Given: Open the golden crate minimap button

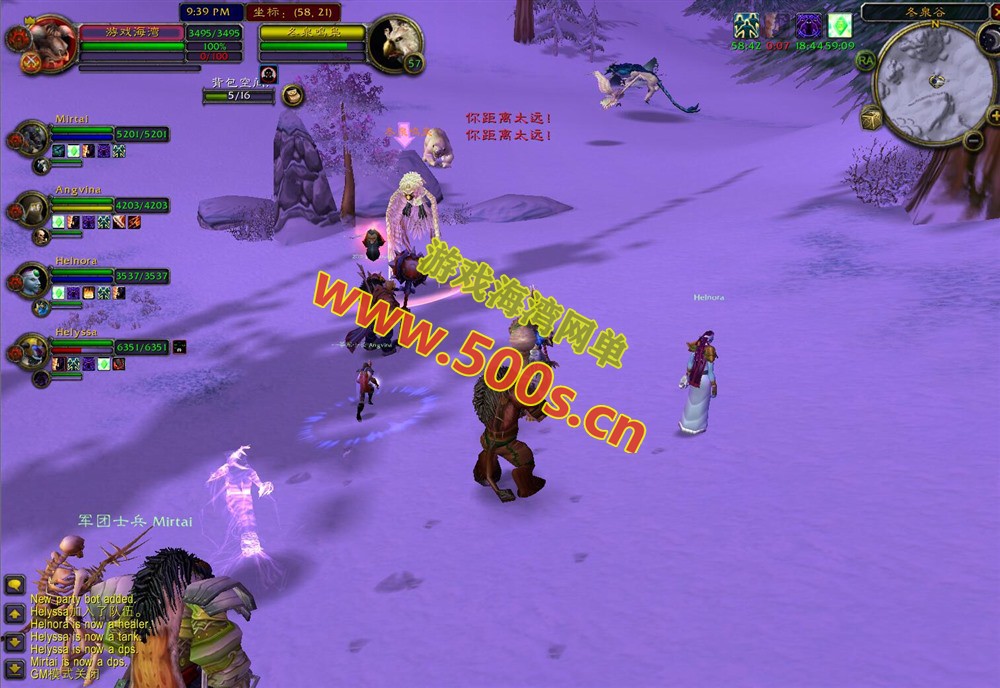Looking at the screenshot, I should tap(871, 118).
